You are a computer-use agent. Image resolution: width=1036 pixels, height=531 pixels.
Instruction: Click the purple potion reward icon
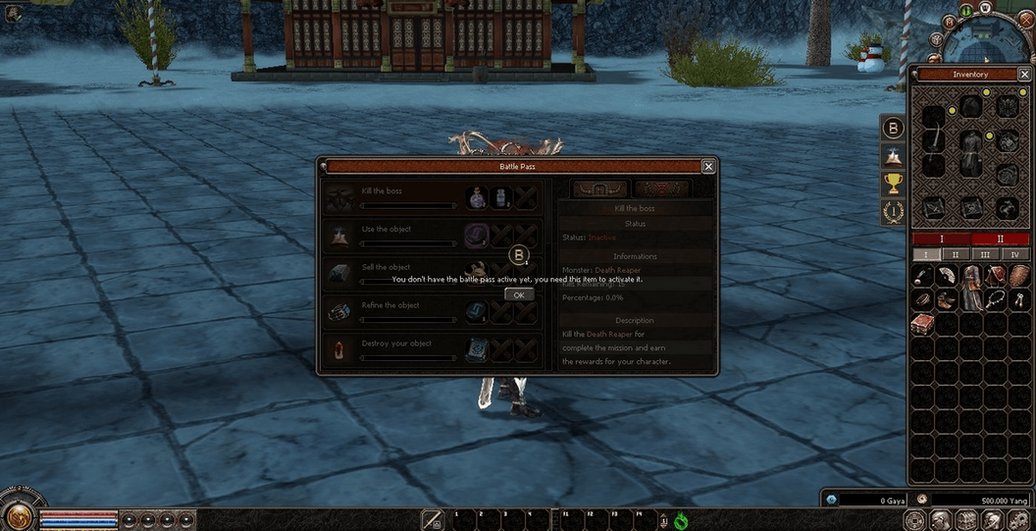476,198
